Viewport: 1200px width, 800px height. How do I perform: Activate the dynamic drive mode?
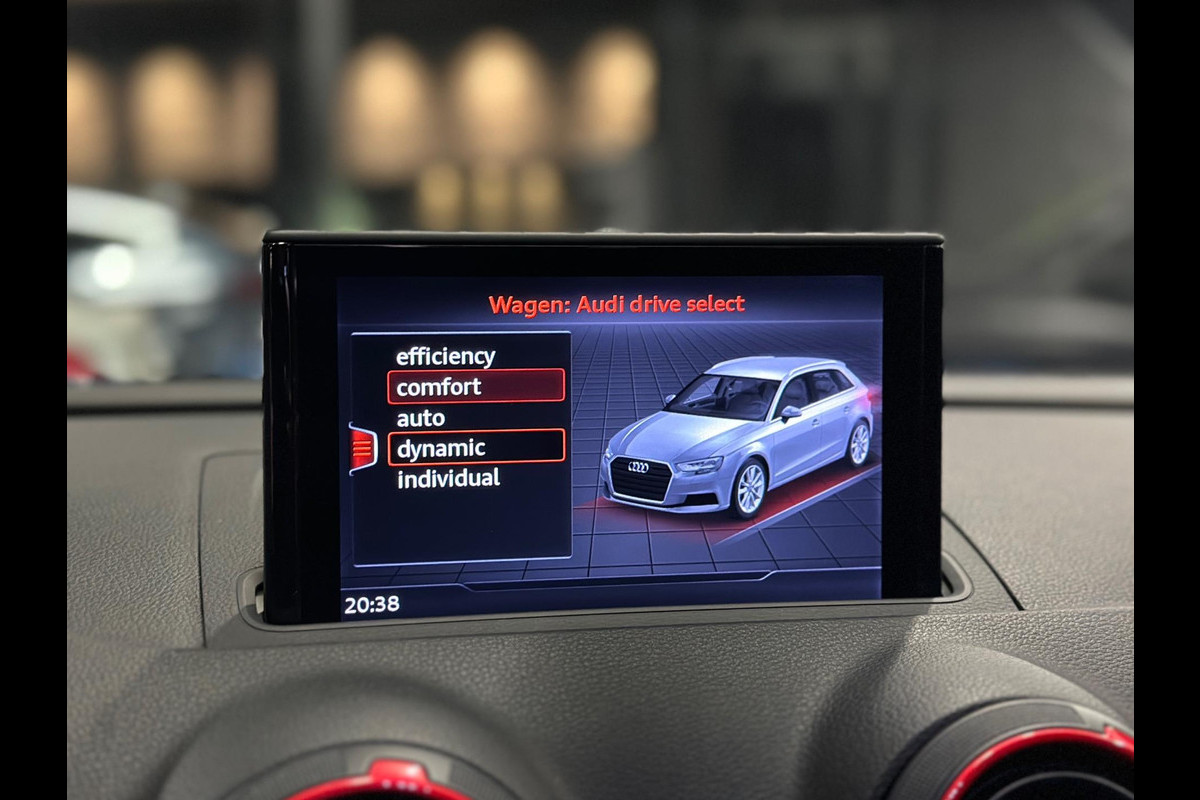pyautogui.click(x=475, y=448)
